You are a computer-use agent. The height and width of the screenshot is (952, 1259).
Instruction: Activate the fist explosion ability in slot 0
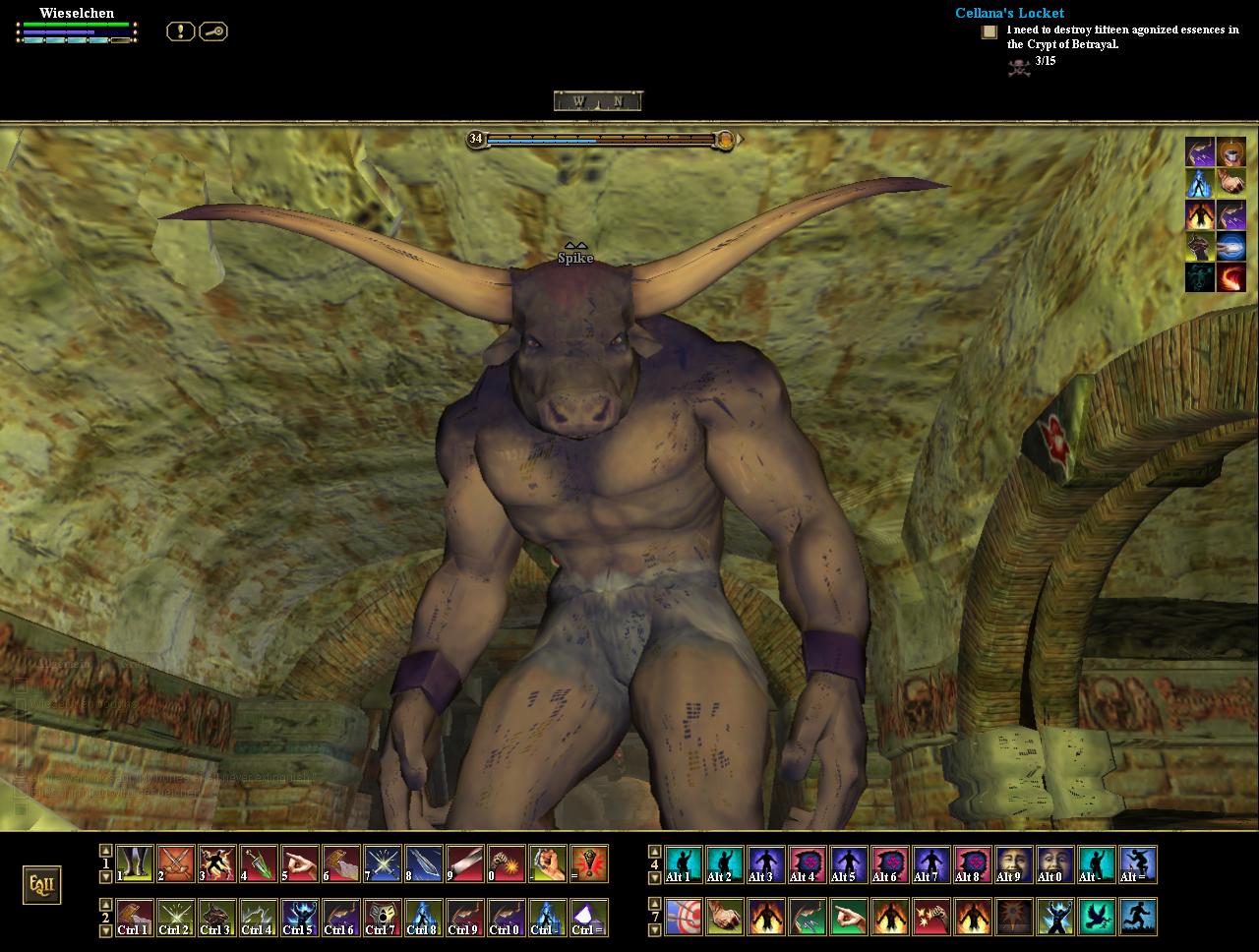pyautogui.click(x=507, y=863)
